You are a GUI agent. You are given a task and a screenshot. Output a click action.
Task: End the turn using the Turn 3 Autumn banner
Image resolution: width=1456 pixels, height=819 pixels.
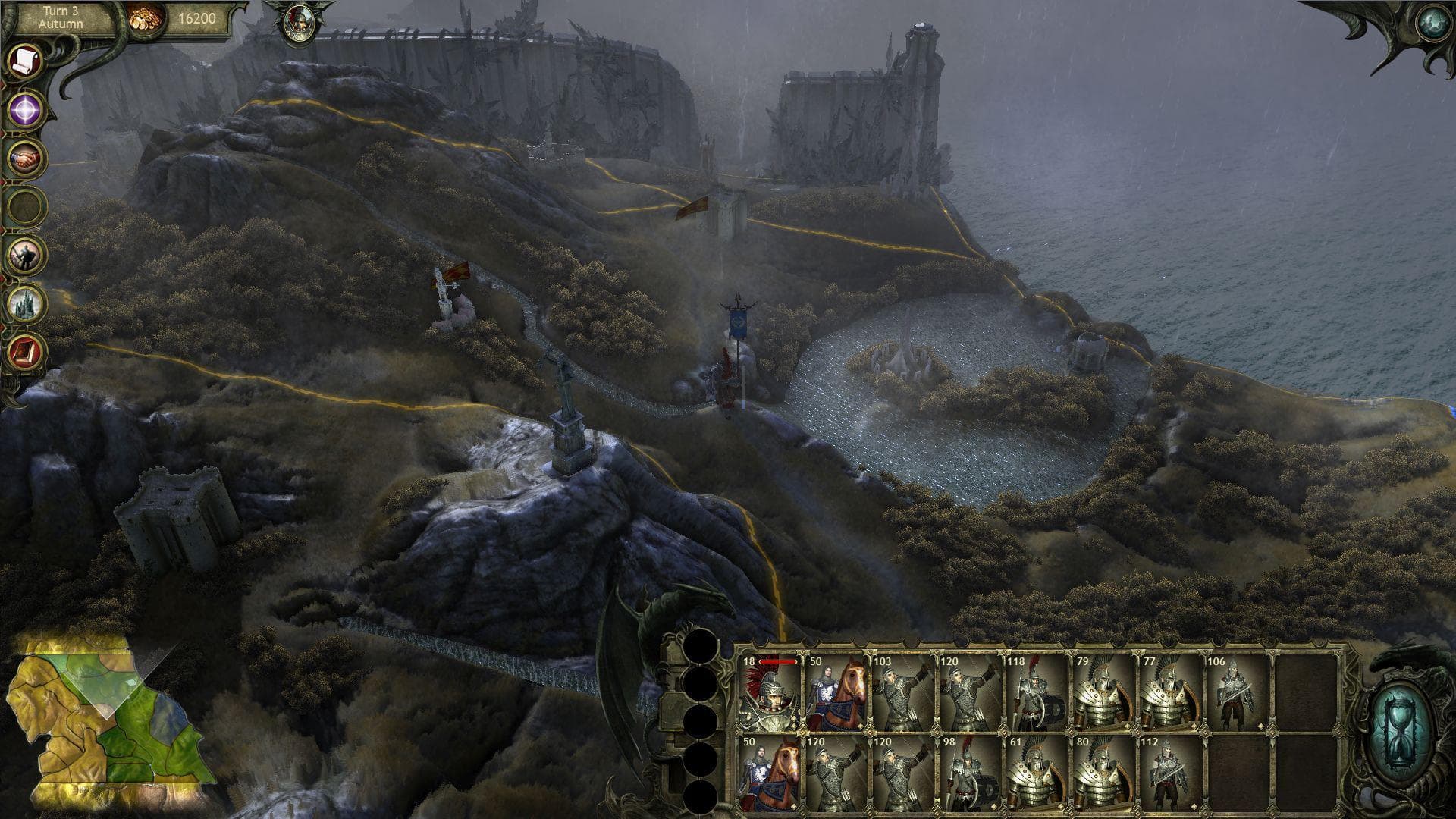coord(61,17)
